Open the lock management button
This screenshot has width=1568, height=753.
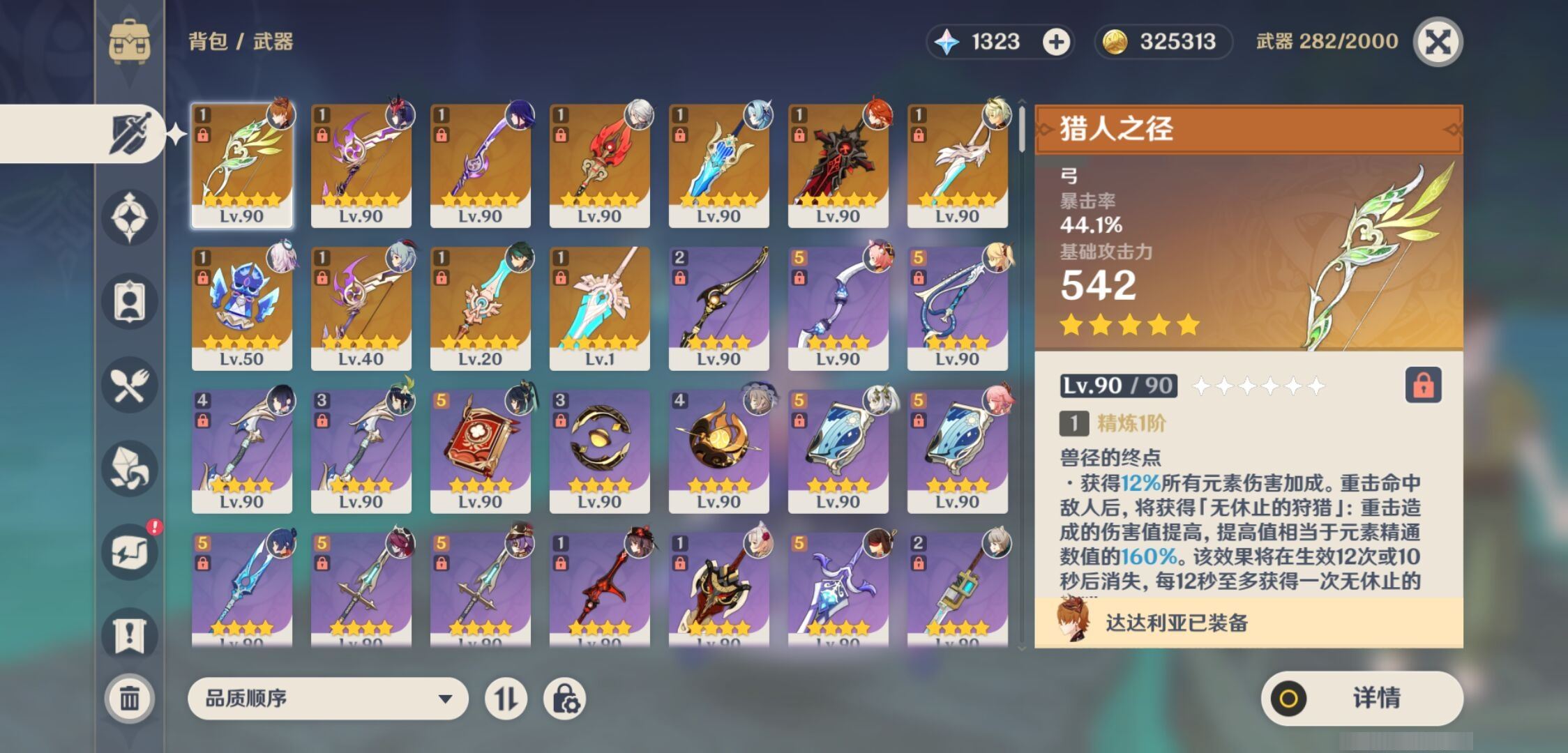coord(564,698)
